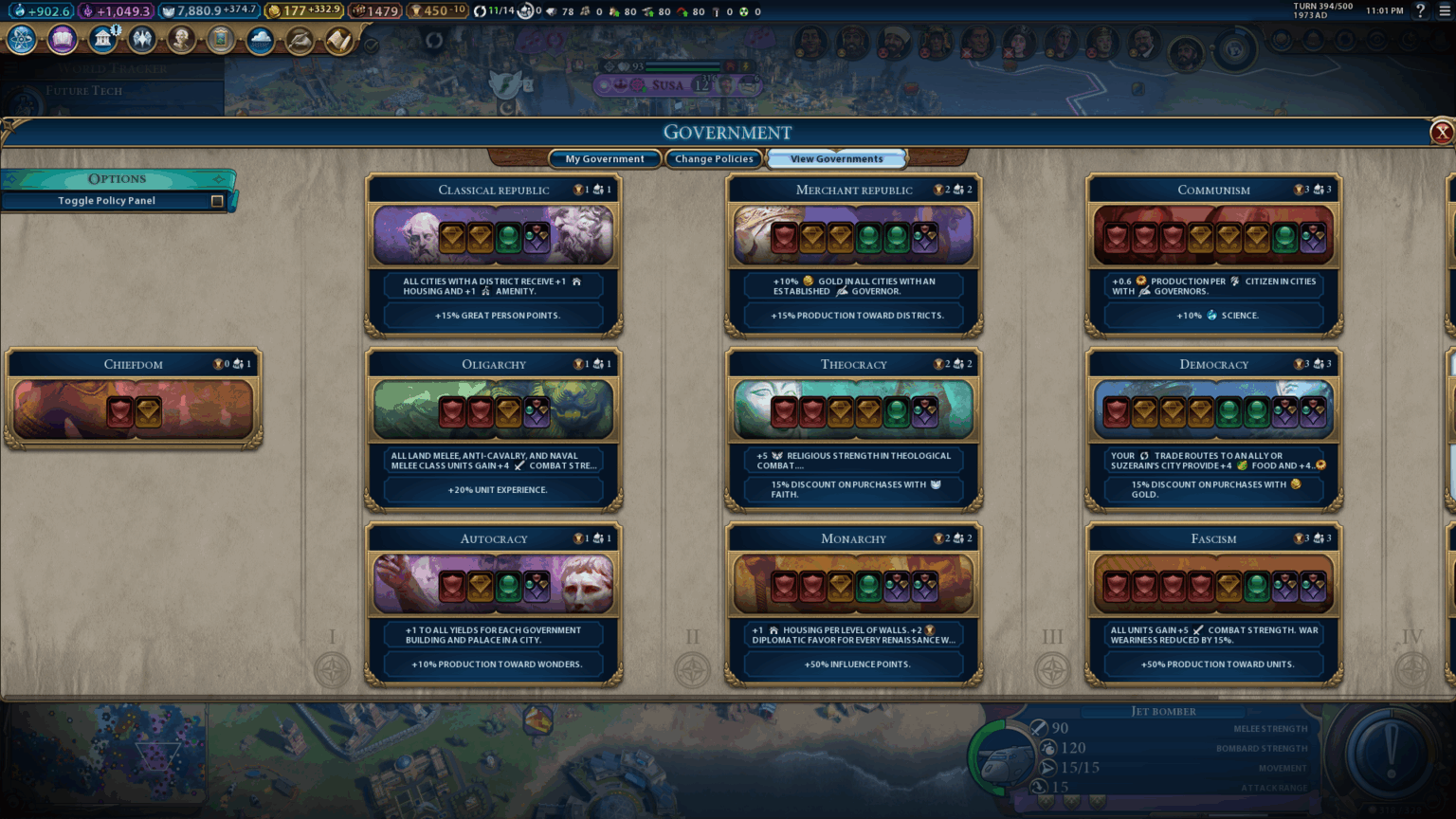Open Trade Routes using the quill pen icon
The image size is (1456, 819).
tap(300, 41)
